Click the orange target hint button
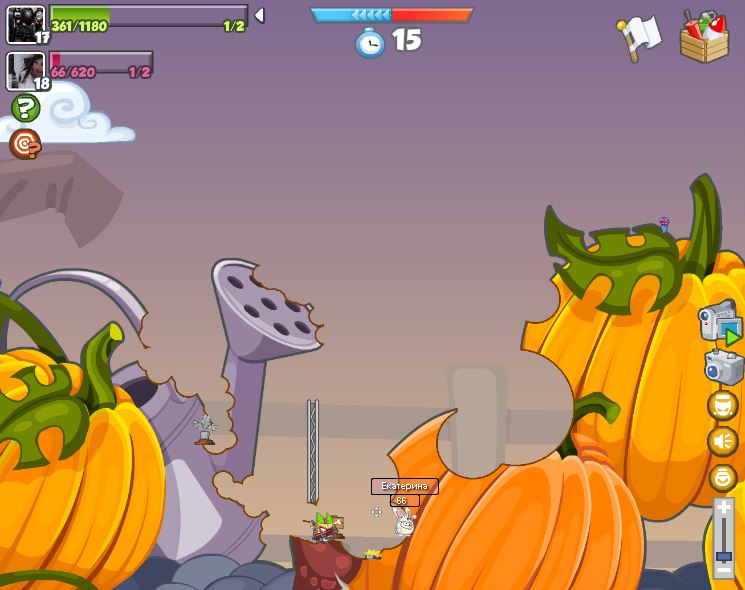745x590 pixels. (25, 144)
